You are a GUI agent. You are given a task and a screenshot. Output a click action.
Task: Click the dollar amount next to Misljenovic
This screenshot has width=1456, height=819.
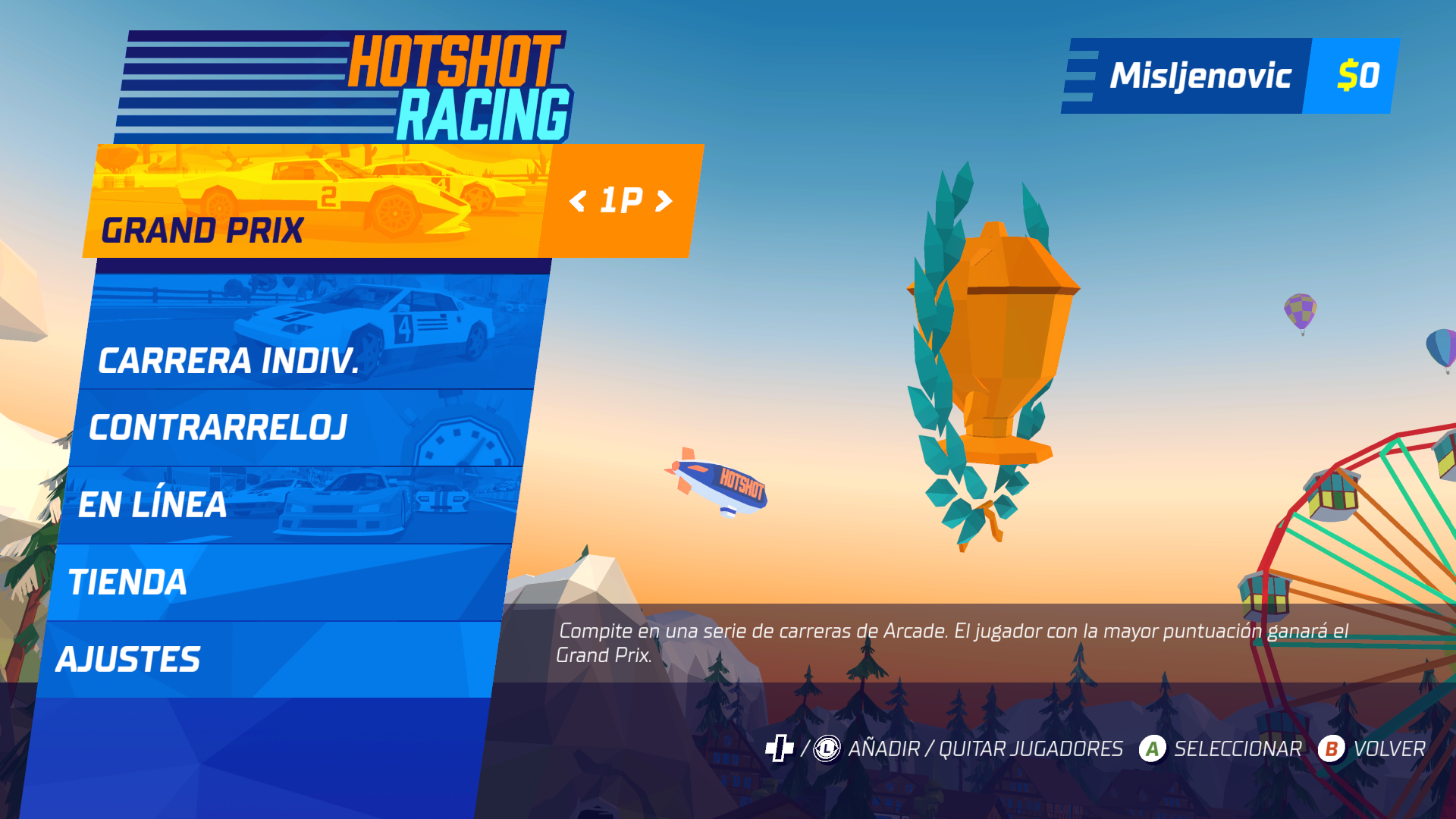point(1357,75)
